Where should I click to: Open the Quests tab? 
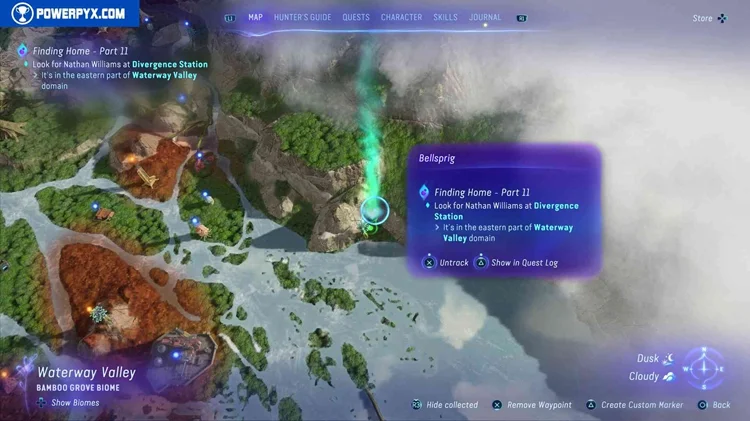tap(355, 17)
